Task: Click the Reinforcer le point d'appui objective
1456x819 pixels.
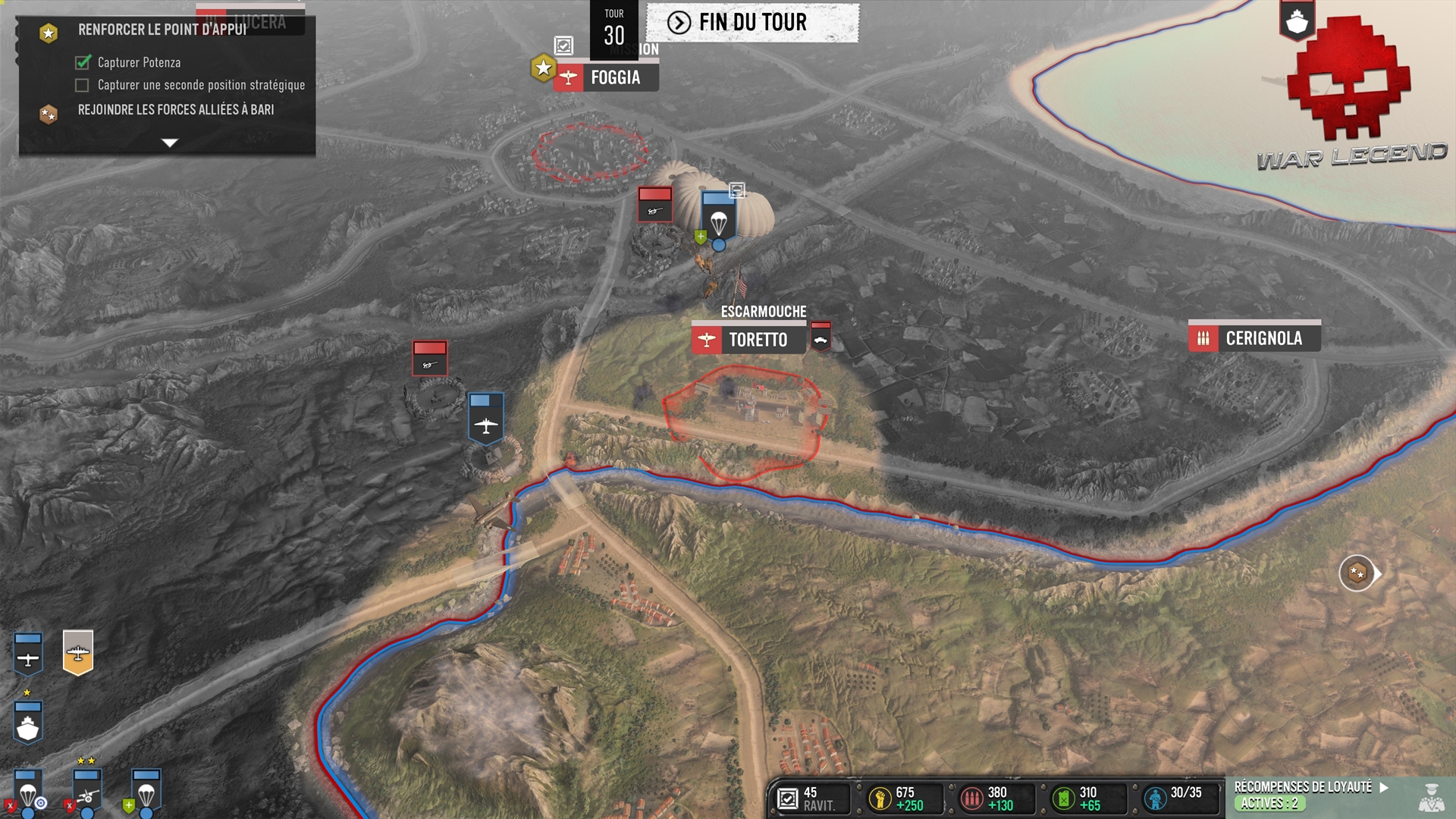Action: 162,30
